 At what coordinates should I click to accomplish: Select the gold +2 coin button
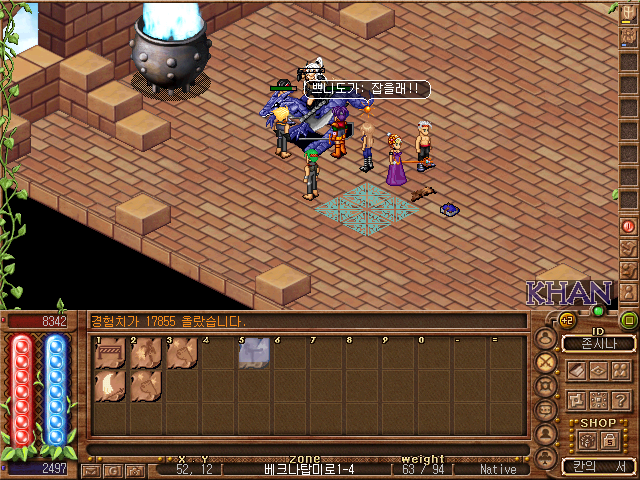[x=566, y=320]
